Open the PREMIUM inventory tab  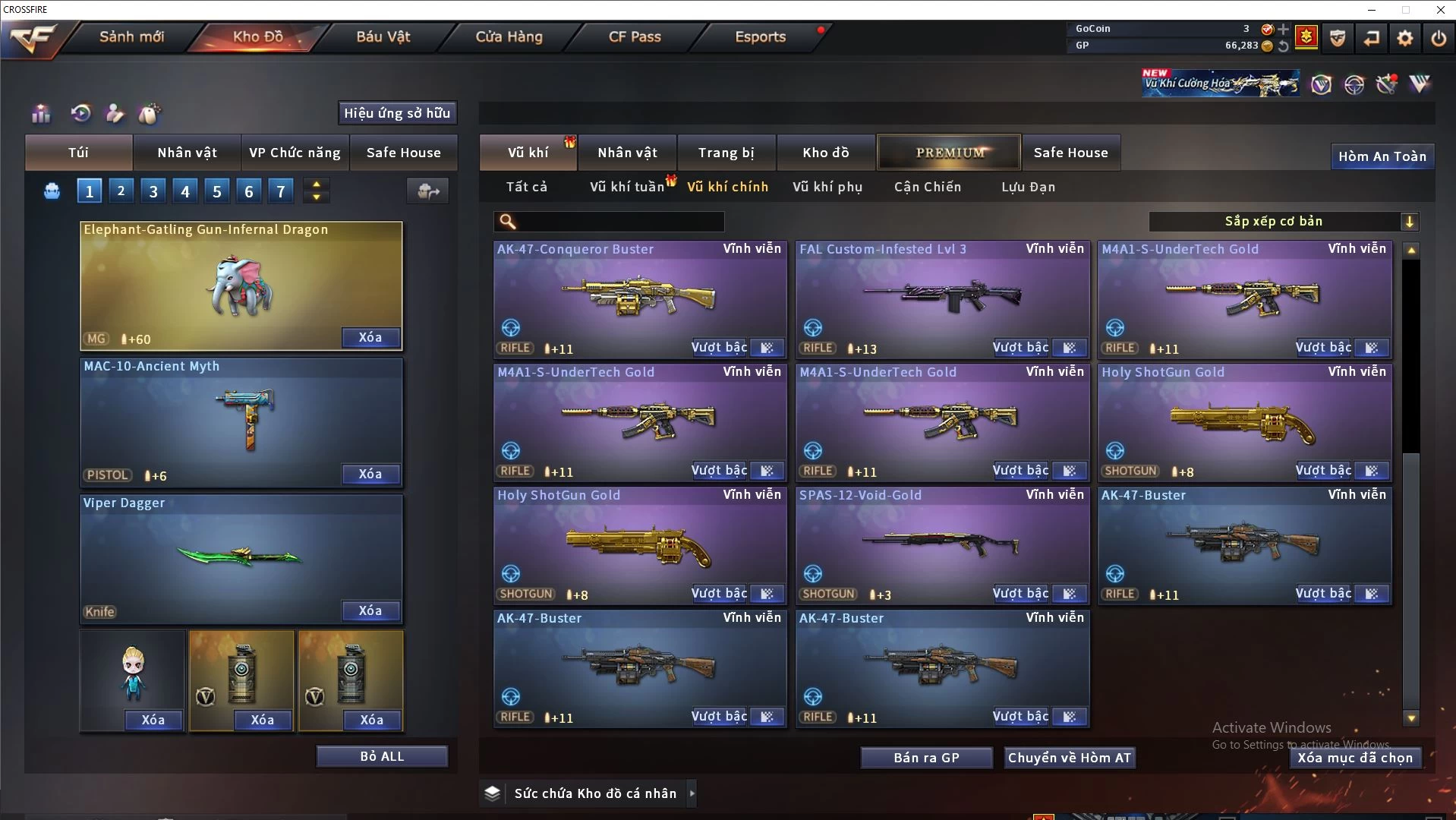(x=950, y=153)
